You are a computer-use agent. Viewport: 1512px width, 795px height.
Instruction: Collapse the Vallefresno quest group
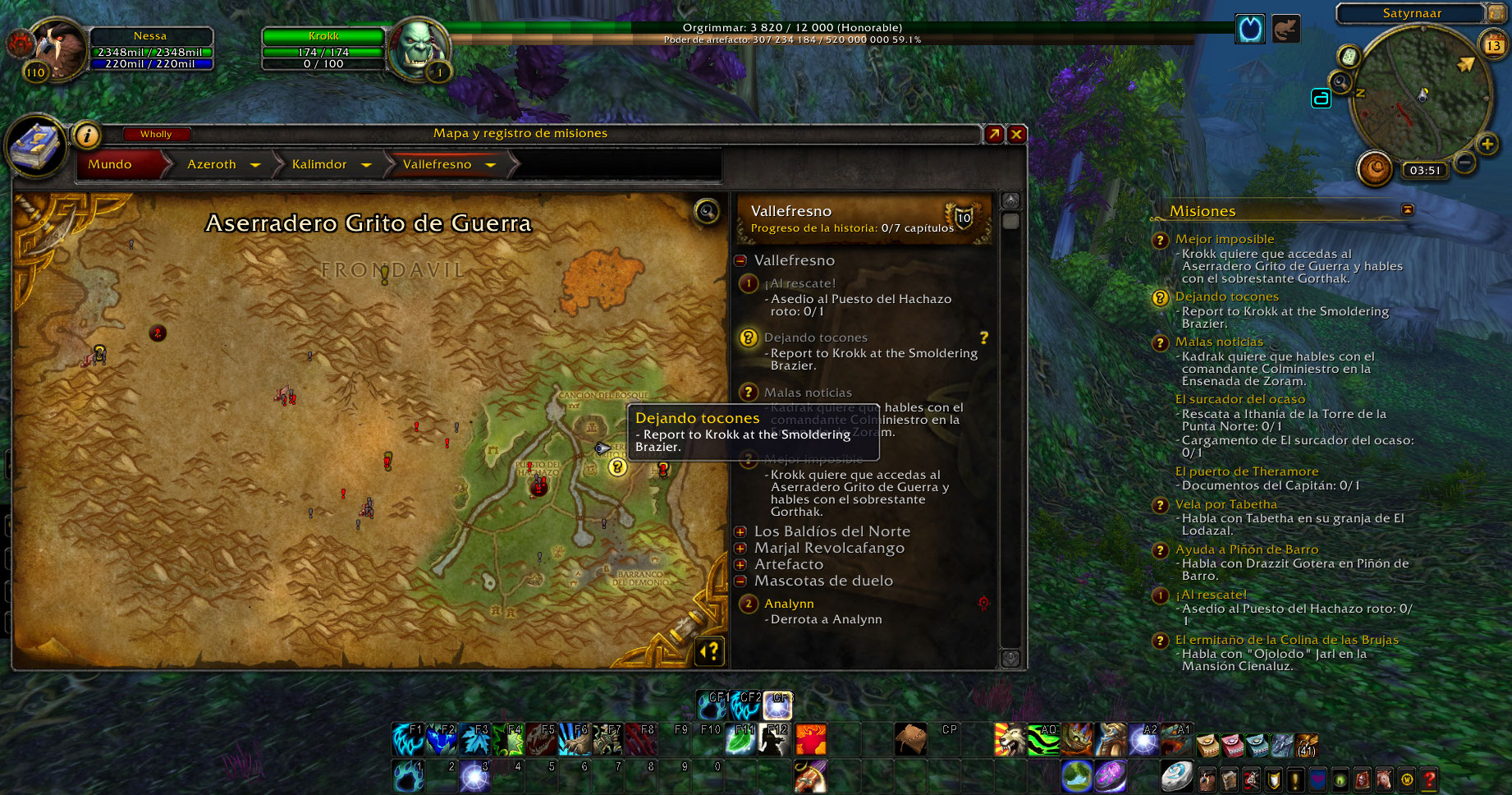(x=740, y=260)
